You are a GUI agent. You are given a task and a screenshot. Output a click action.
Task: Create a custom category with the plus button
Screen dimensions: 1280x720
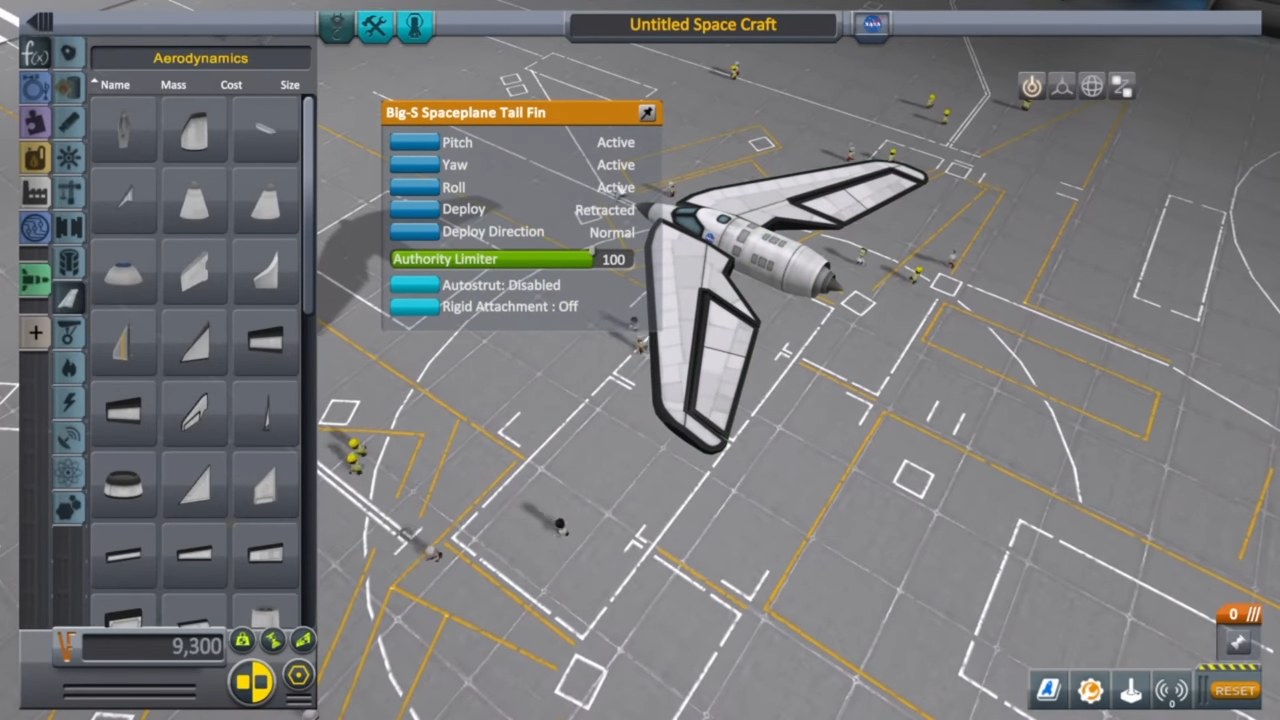coord(35,333)
